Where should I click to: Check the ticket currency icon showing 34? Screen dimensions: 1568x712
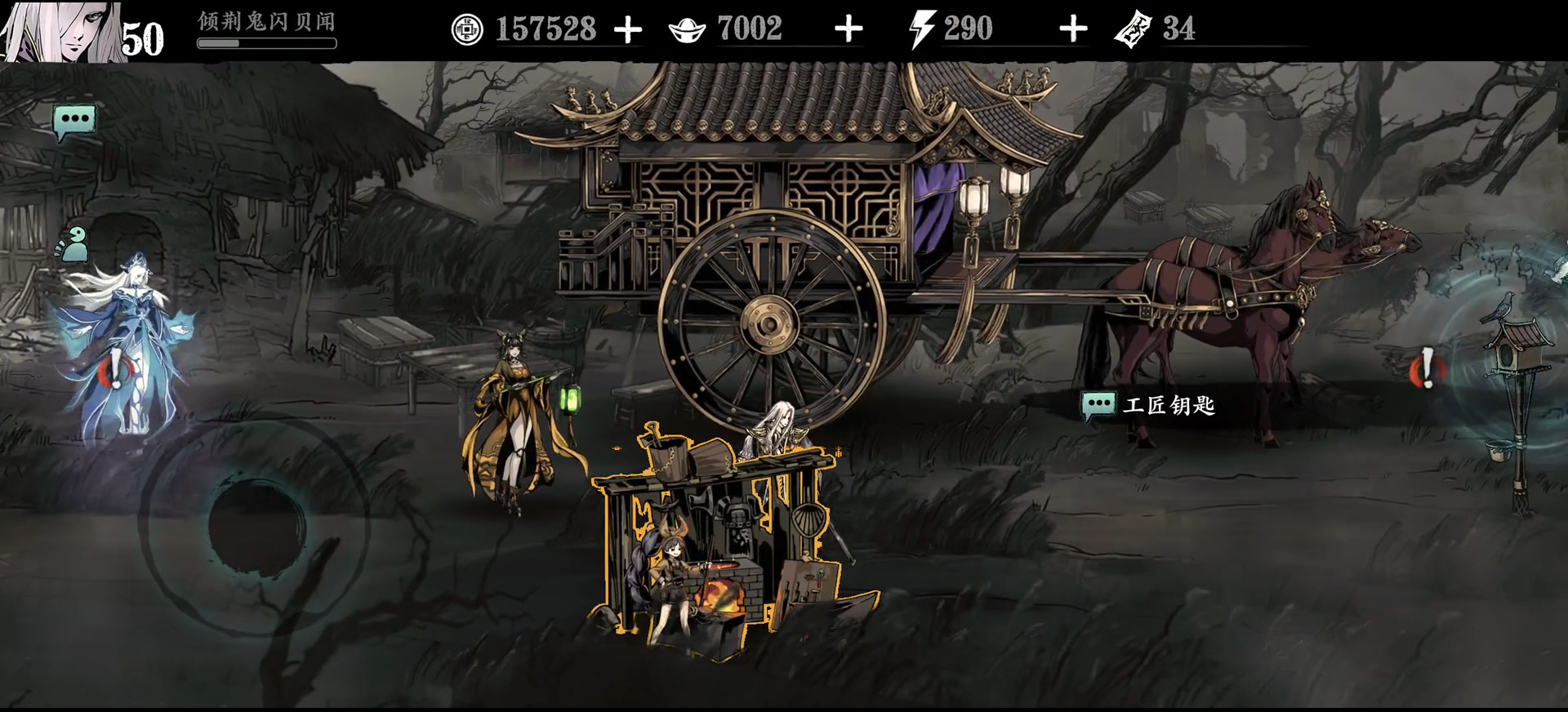(x=1133, y=30)
